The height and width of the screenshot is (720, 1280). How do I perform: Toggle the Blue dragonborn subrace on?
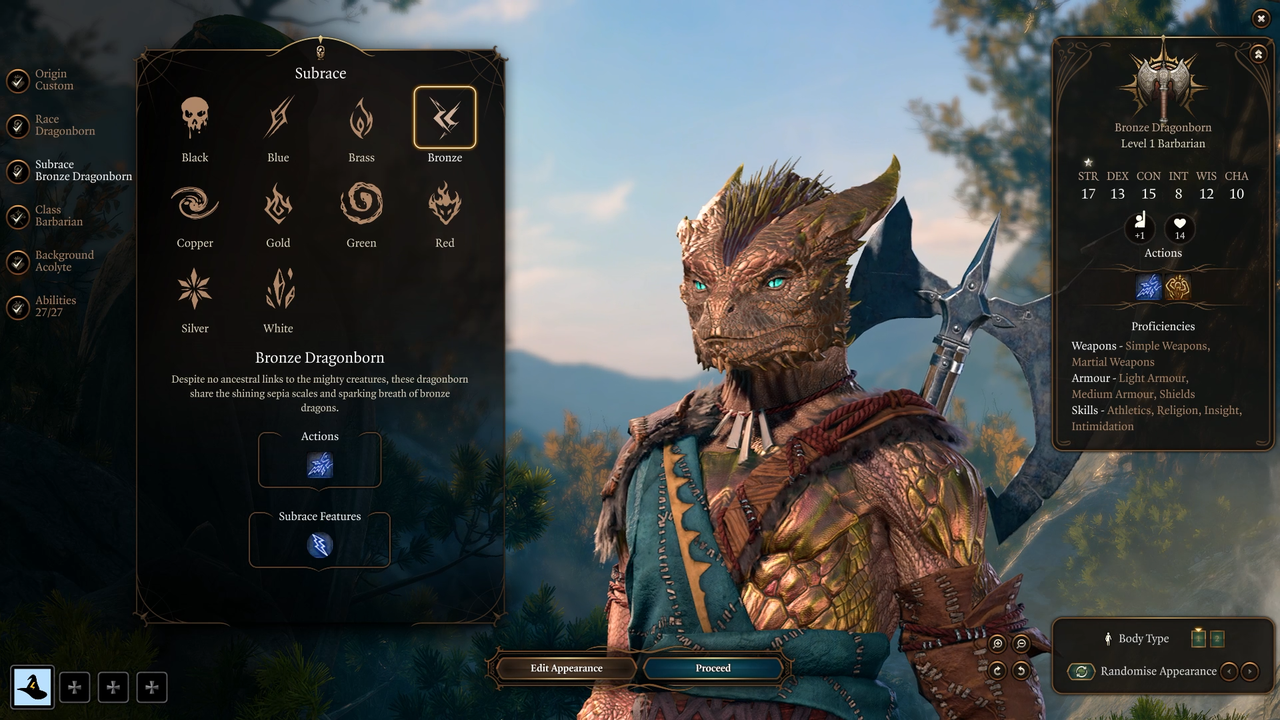click(x=277, y=116)
